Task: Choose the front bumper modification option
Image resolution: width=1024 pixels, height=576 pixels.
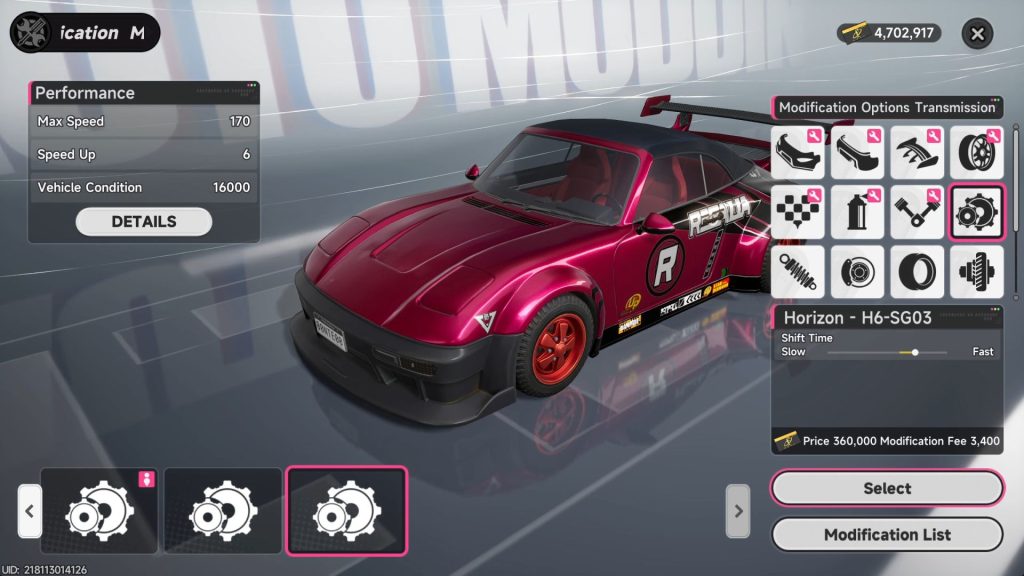Action: point(798,152)
